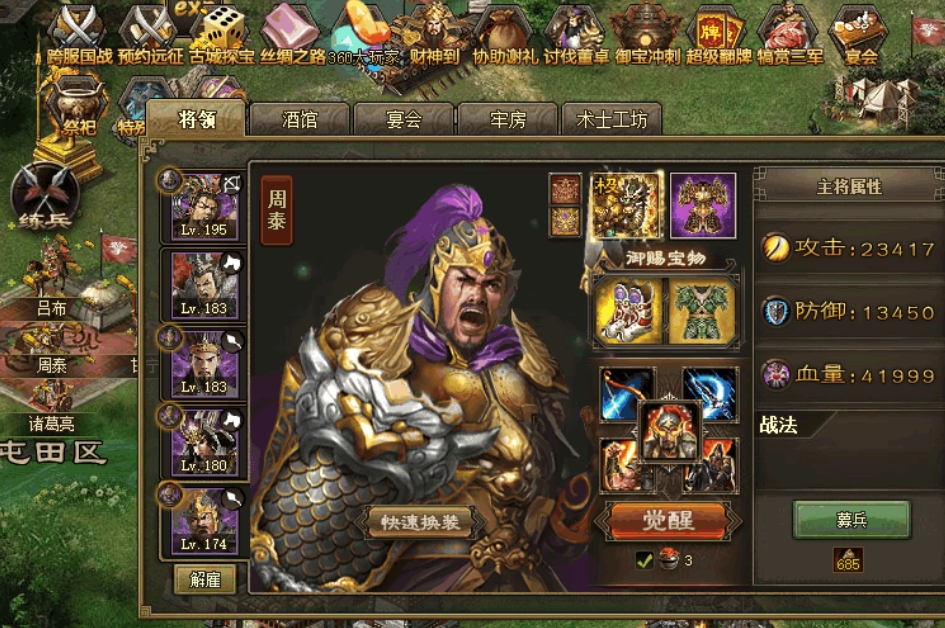
Task: Click the 快速换装 quick equip button
Action: [x=419, y=521]
